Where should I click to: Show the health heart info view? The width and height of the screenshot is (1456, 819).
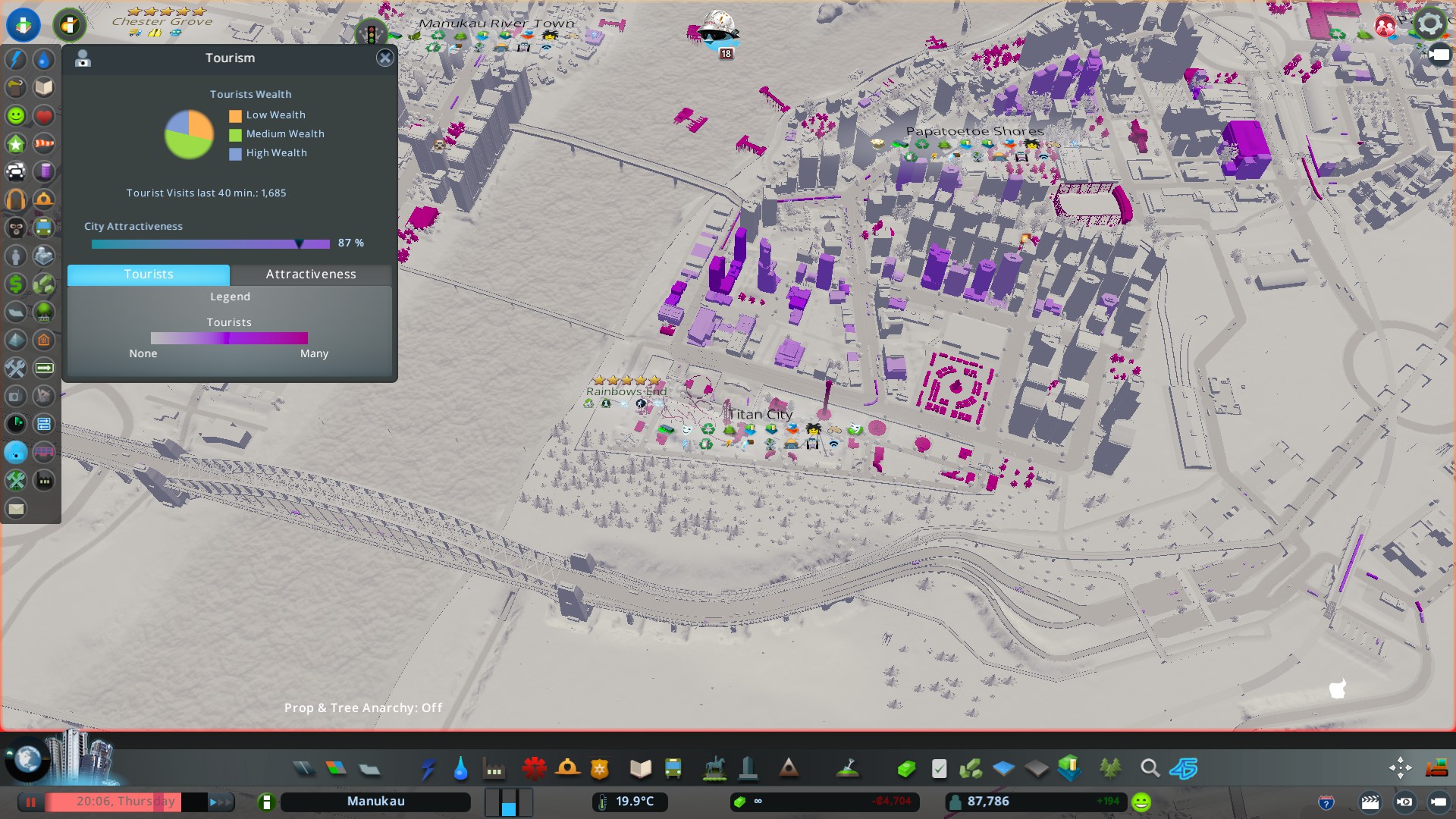point(44,116)
